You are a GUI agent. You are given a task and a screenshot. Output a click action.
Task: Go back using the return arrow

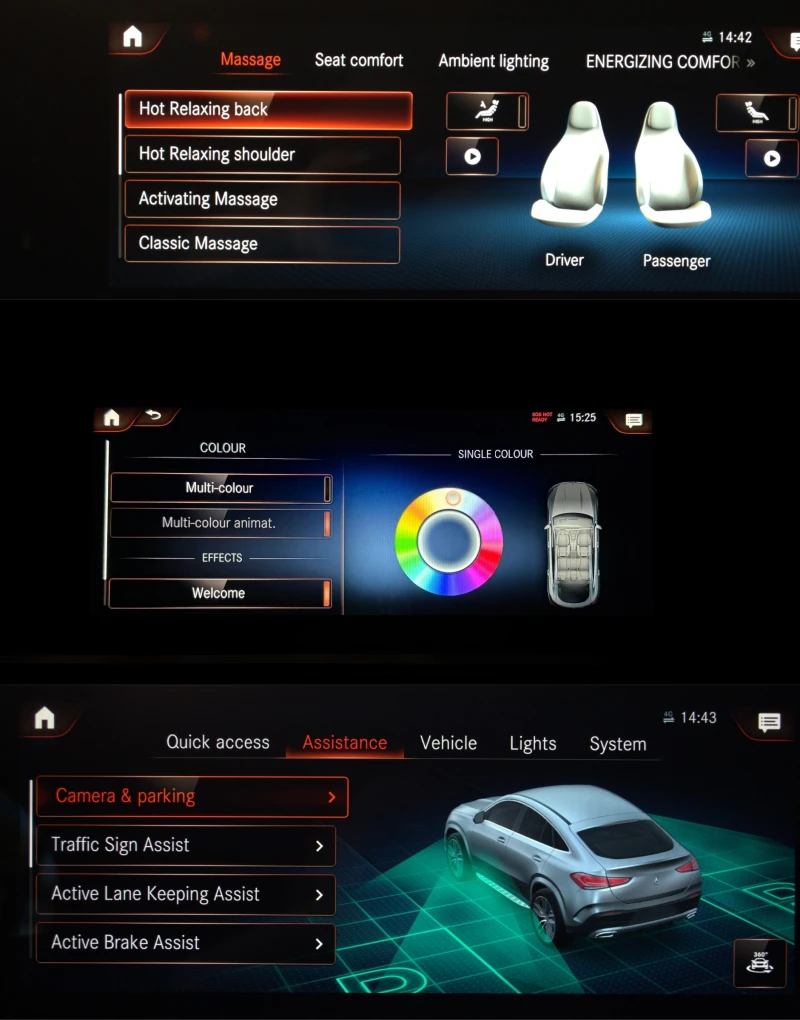(153, 416)
